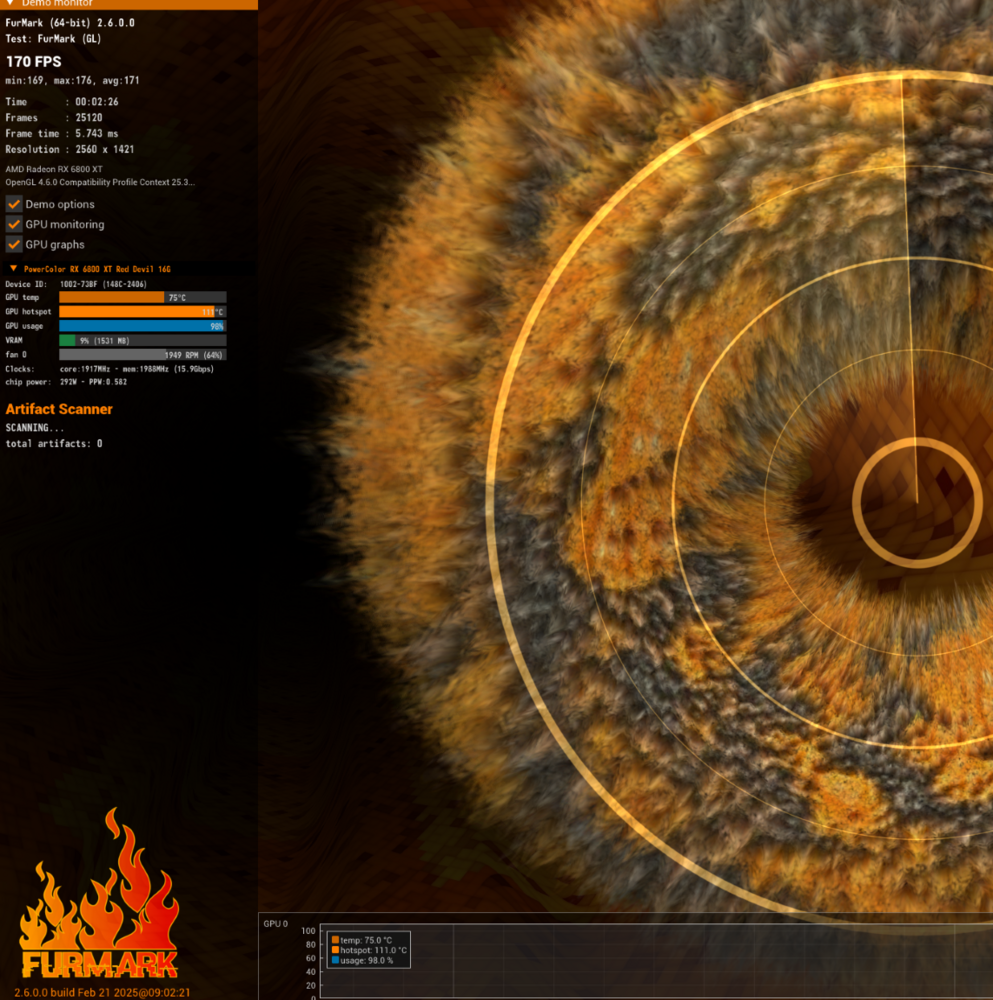
Task: Collapse the Demo monitor panel header
Action: pyautogui.click(x=11, y=3)
